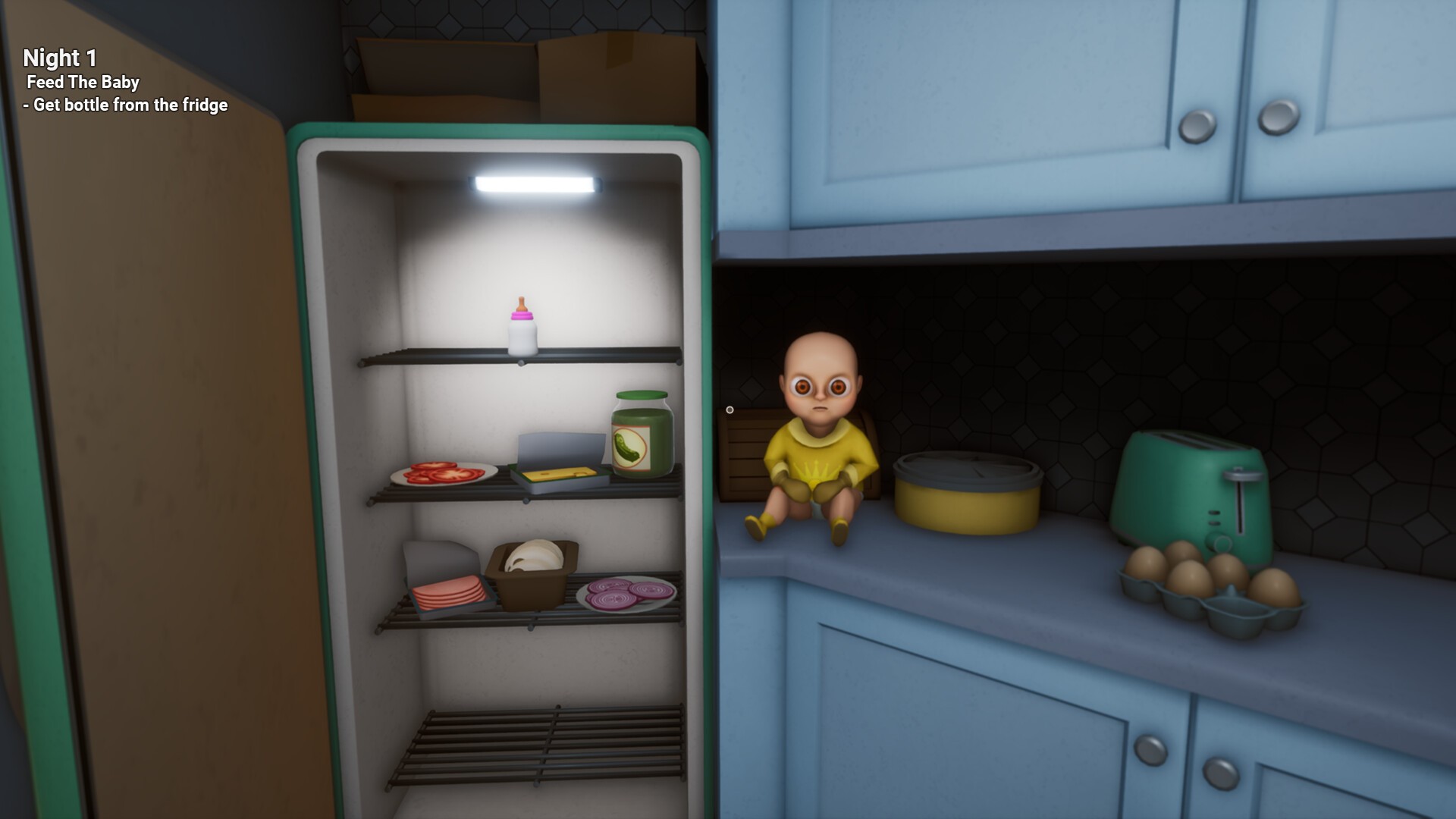
Task: Grab the baby bottle from the fridge shelf
Action: [x=522, y=326]
